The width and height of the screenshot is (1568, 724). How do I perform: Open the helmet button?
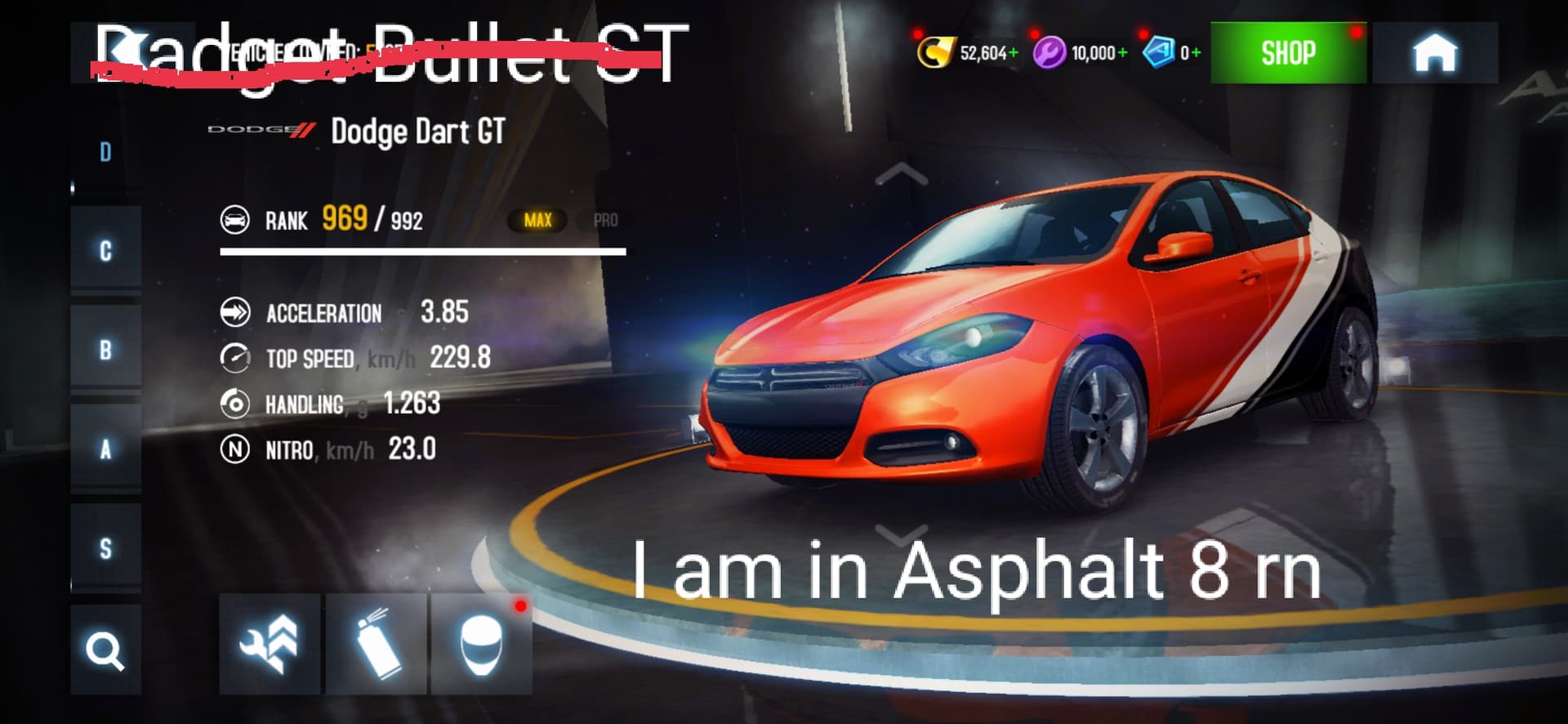[x=481, y=644]
